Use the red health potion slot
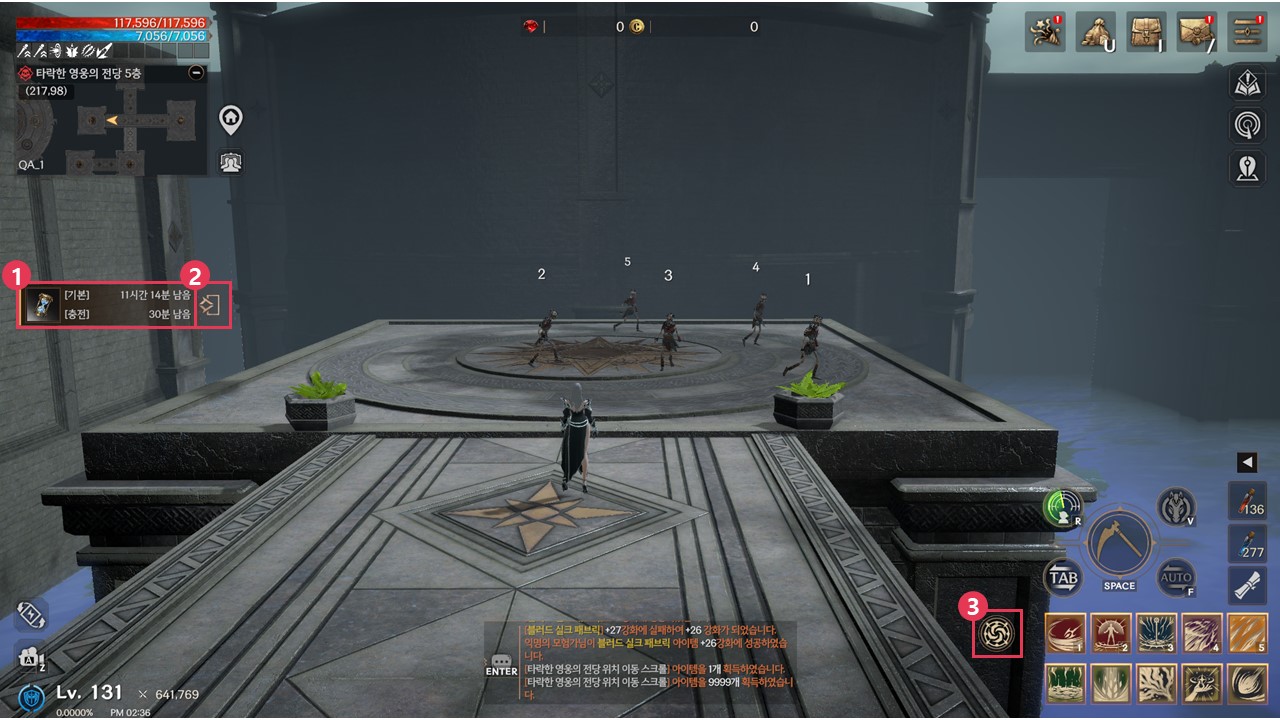Image resolution: width=1280 pixels, height=720 pixels. click(1247, 501)
